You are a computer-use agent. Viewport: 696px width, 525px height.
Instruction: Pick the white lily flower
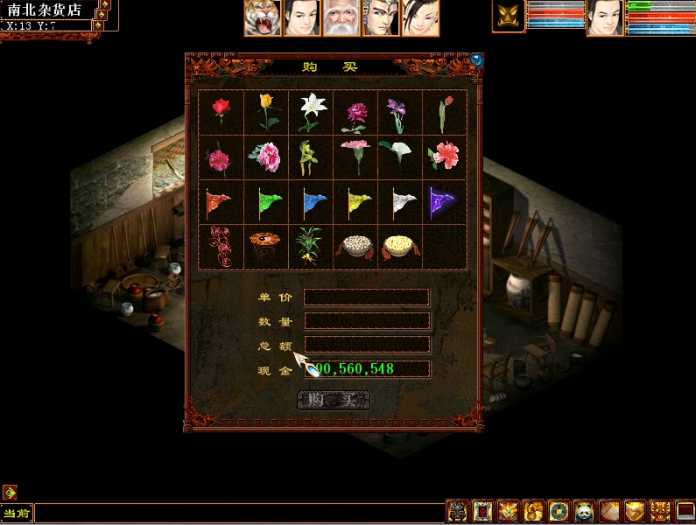click(311, 111)
